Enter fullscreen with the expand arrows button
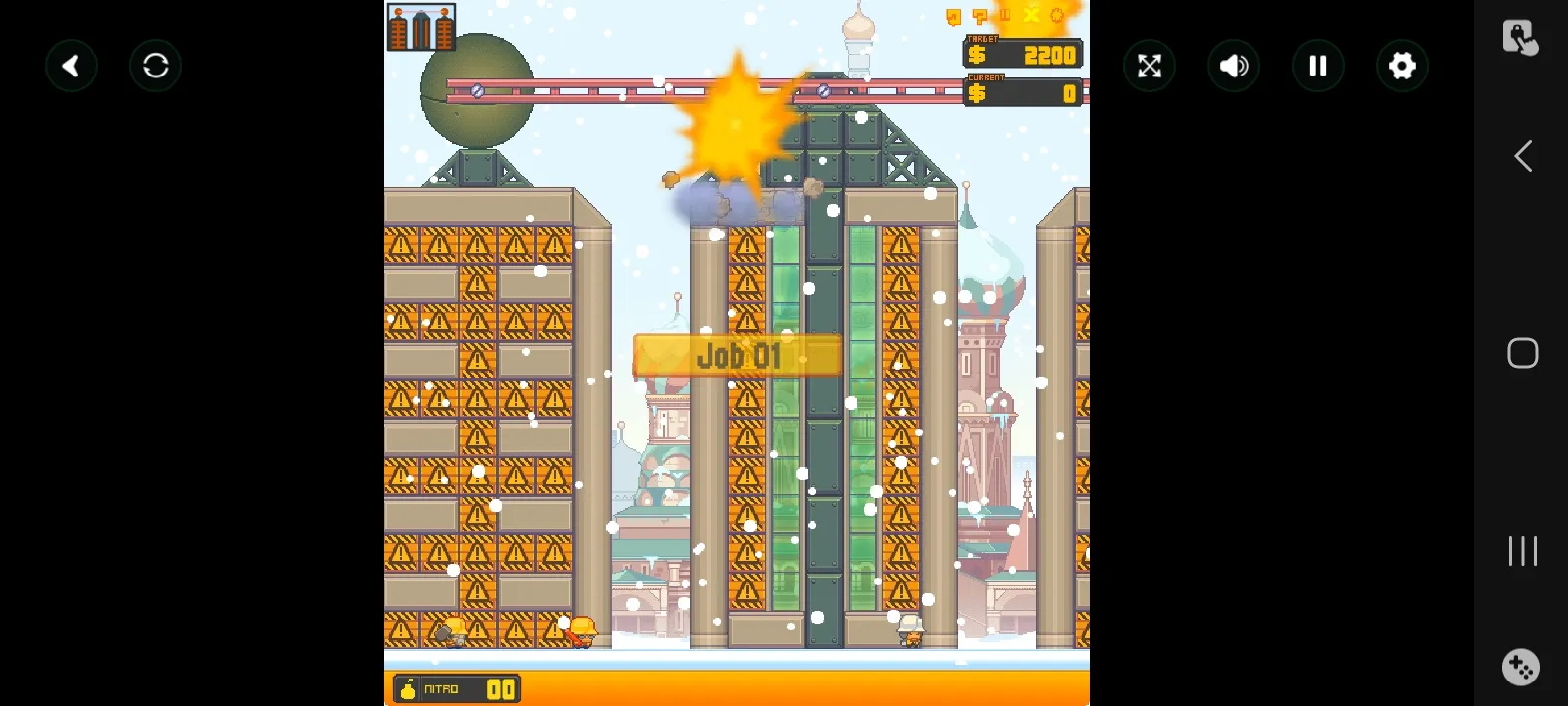The width and height of the screenshot is (1568, 706). click(x=1150, y=66)
